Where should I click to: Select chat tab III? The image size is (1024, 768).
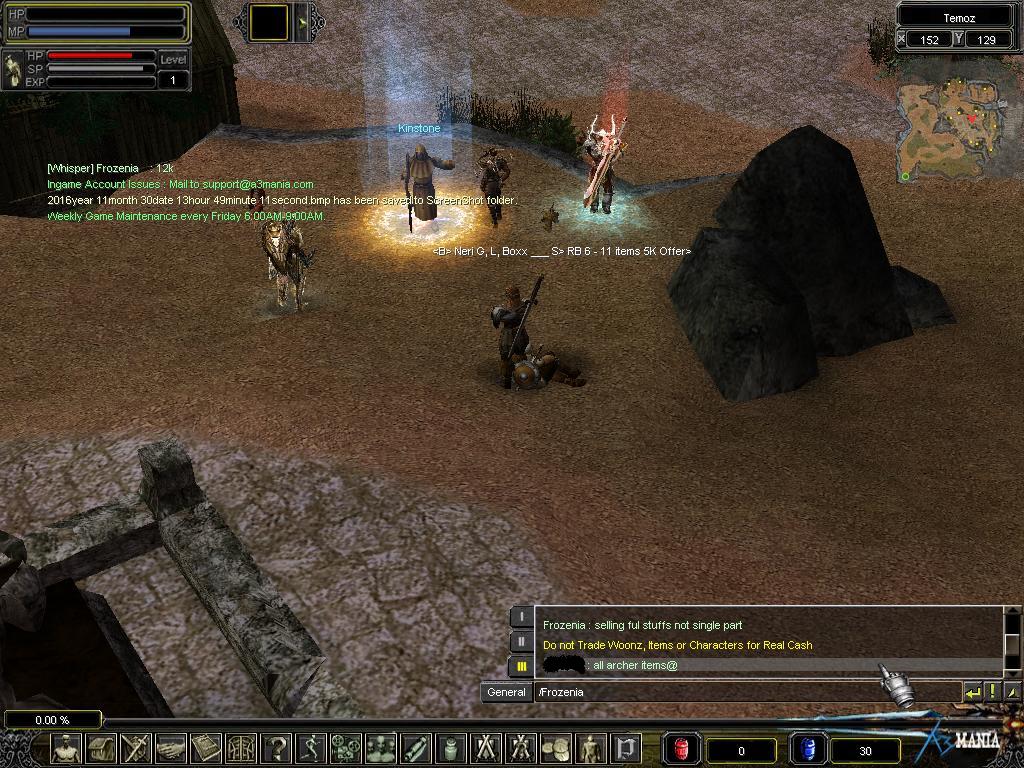[x=521, y=665]
